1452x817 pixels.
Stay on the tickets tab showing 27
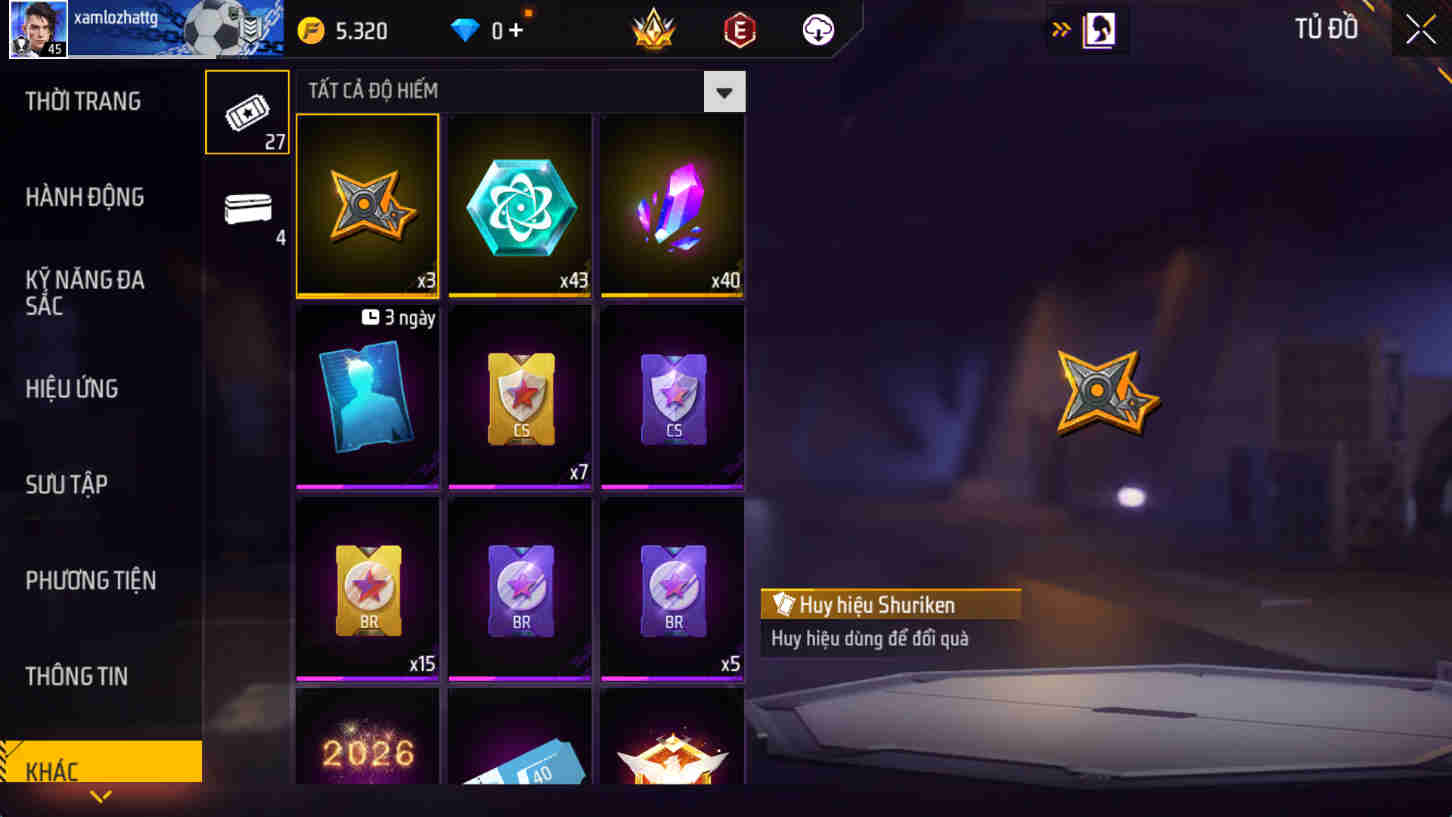coord(246,110)
